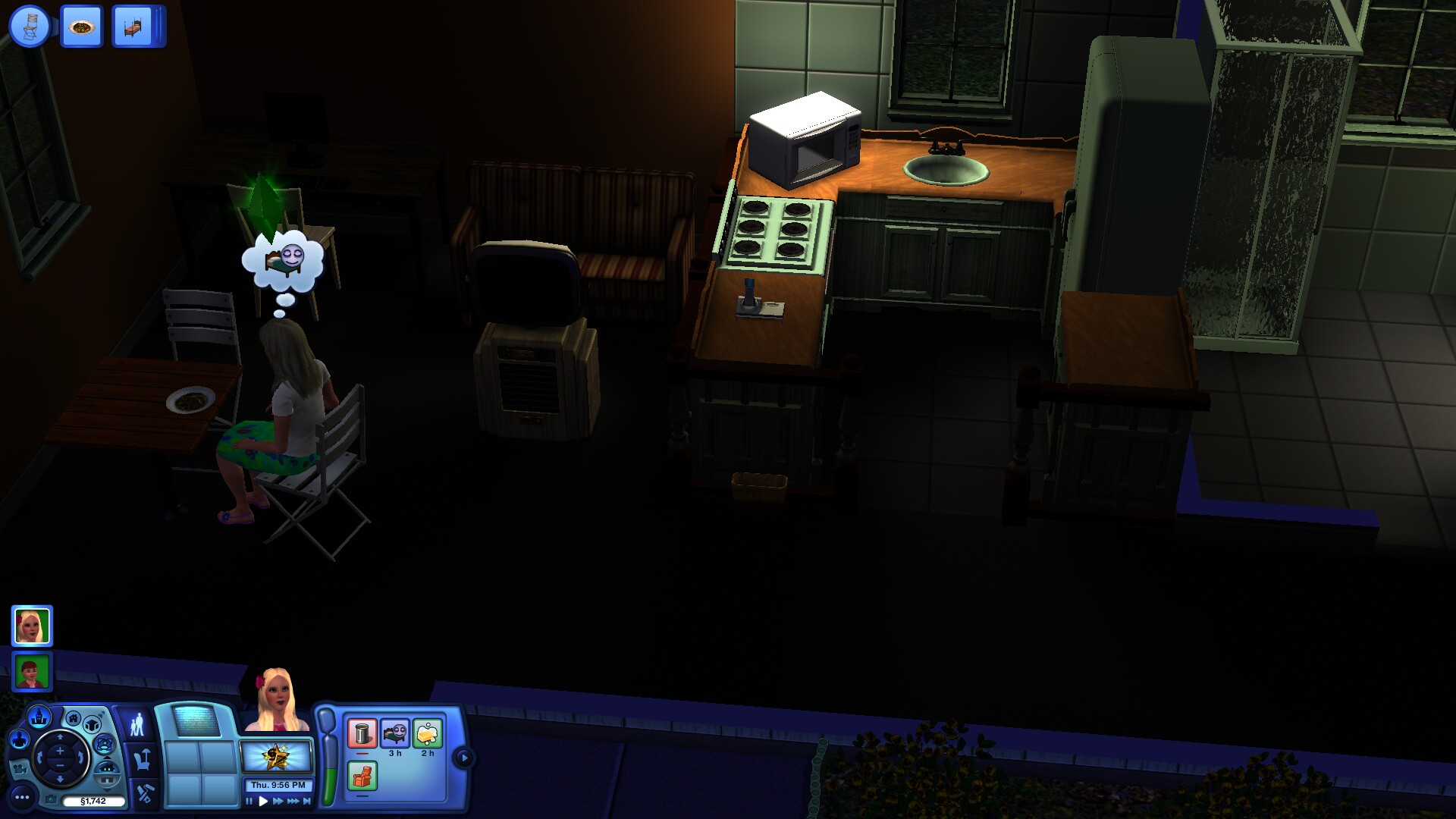Click the up arrow to go one floor higher
This screenshot has height=819, width=1456.
107,757
